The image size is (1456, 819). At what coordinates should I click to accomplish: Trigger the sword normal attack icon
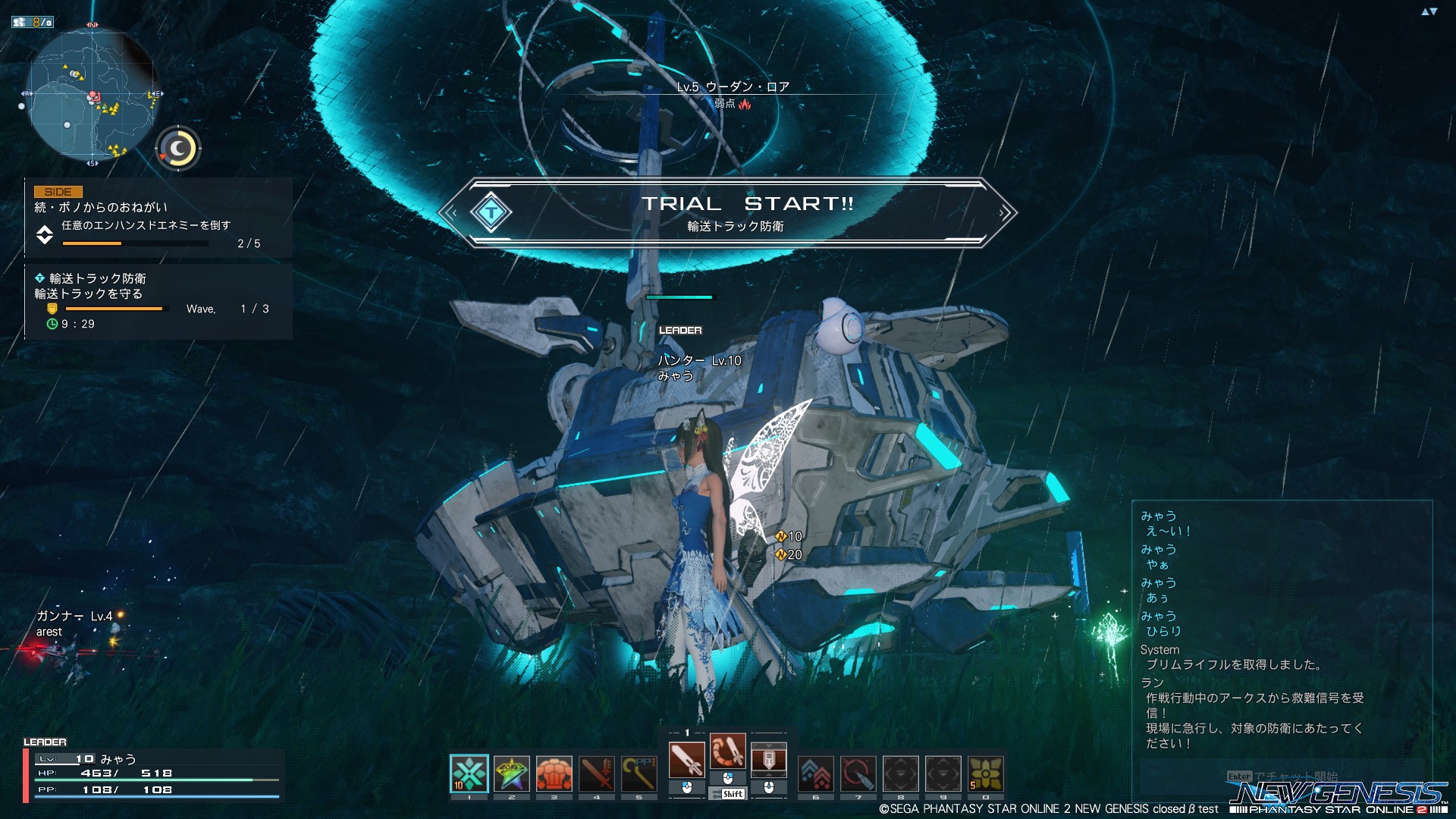[x=687, y=760]
